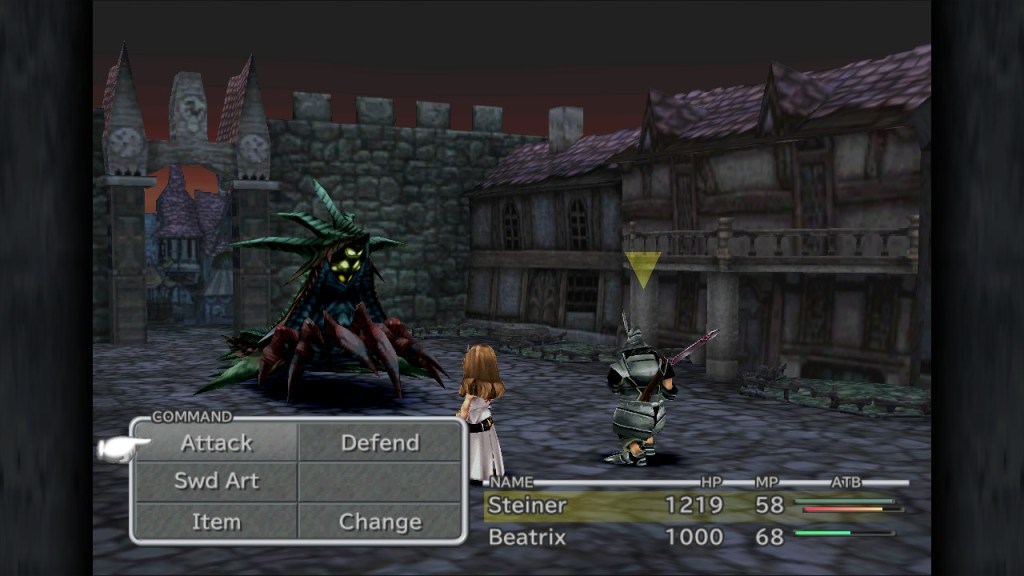The image size is (1024, 576).
Task: Choose the Defend command
Action: pyautogui.click(x=380, y=443)
